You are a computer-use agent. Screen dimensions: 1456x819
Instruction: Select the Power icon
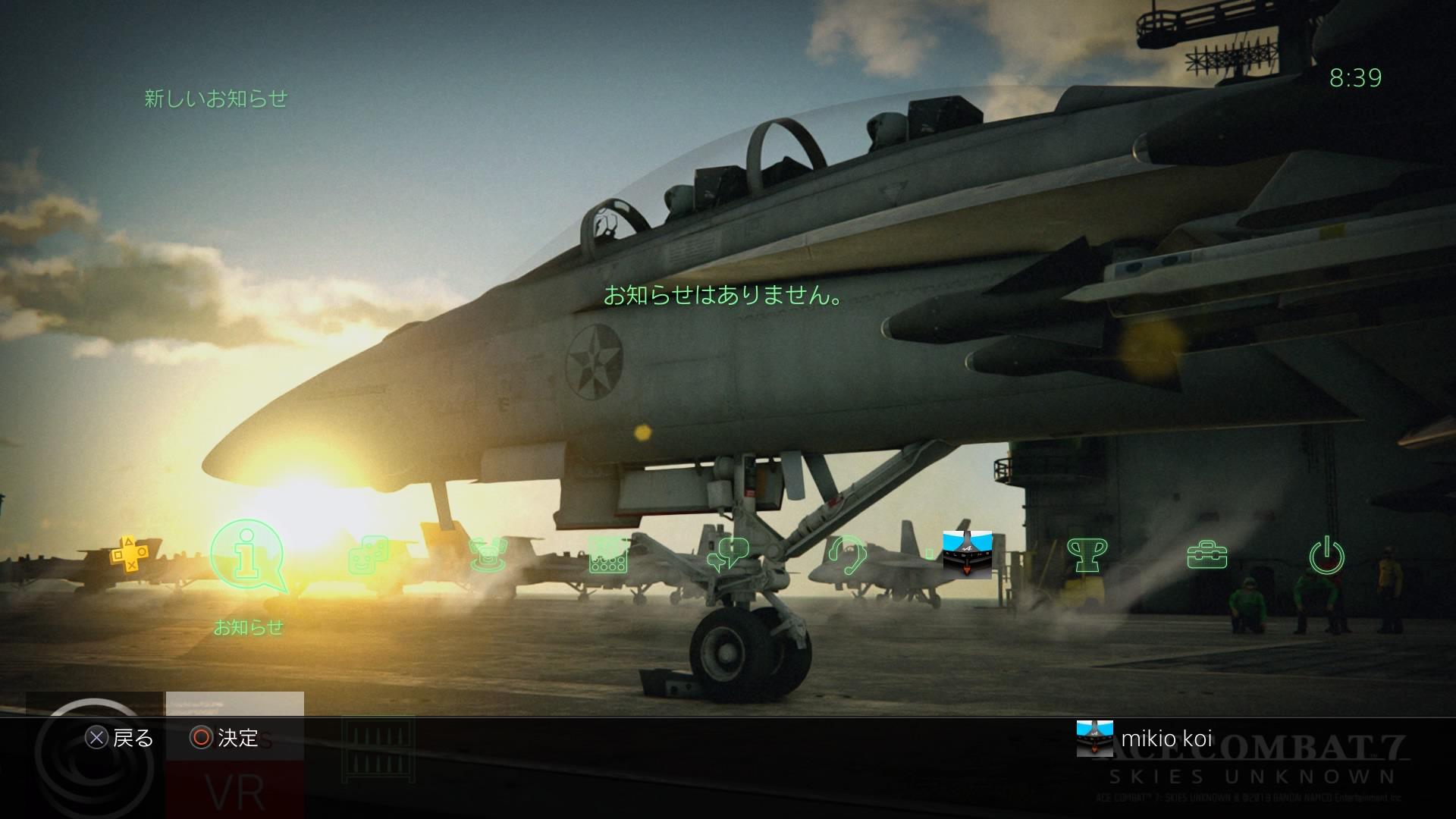pyautogui.click(x=1326, y=555)
